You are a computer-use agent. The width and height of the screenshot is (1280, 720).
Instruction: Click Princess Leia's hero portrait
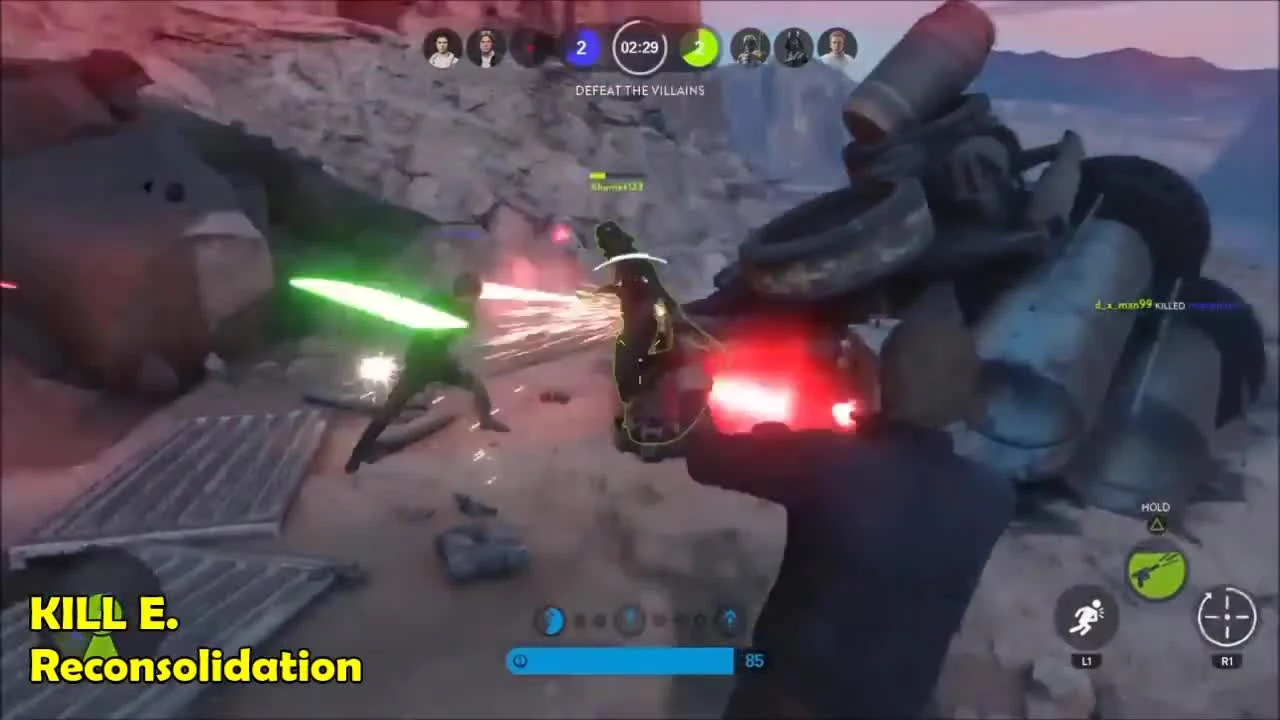click(441, 47)
